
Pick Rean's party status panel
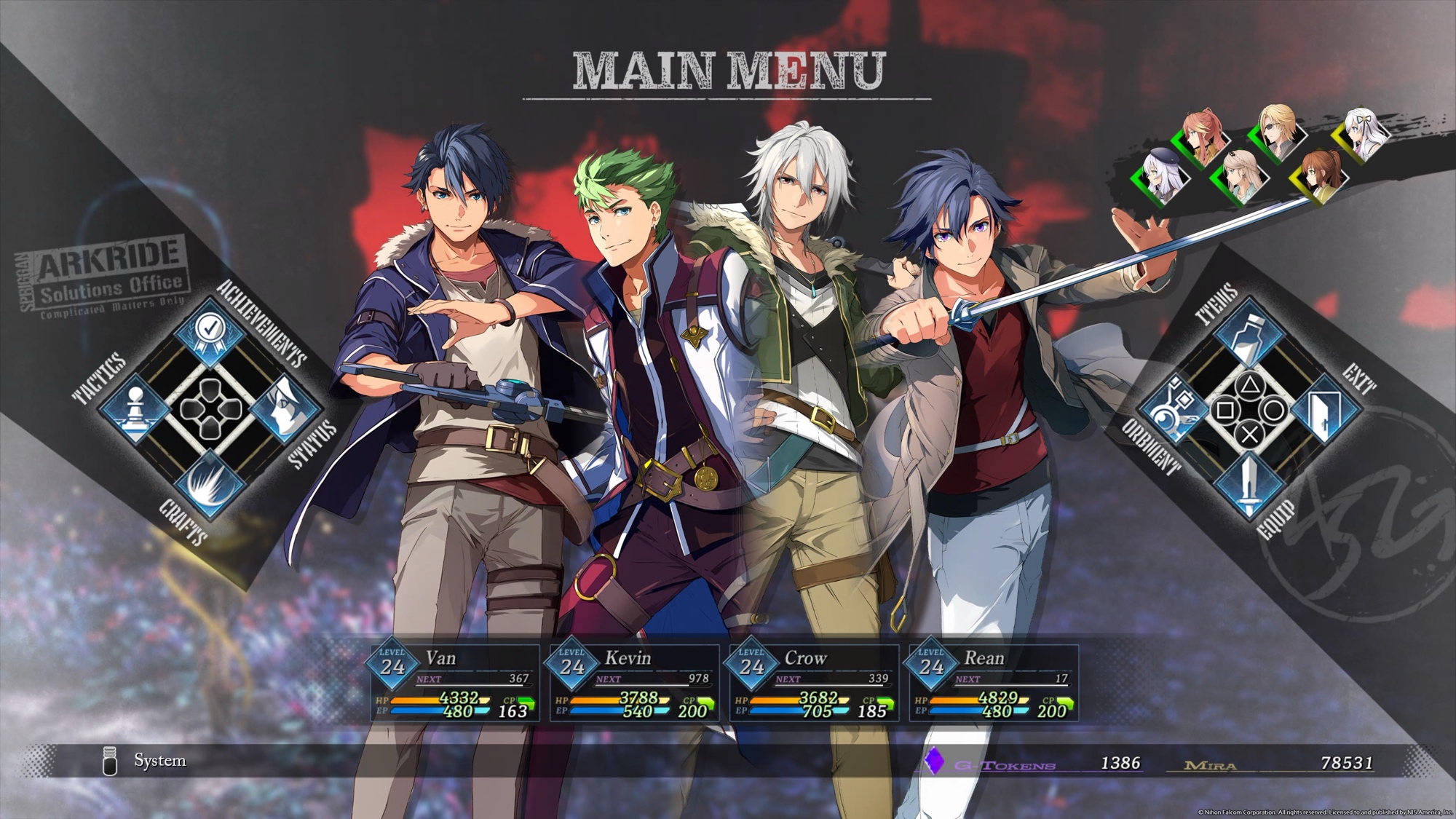(x=993, y=683)
